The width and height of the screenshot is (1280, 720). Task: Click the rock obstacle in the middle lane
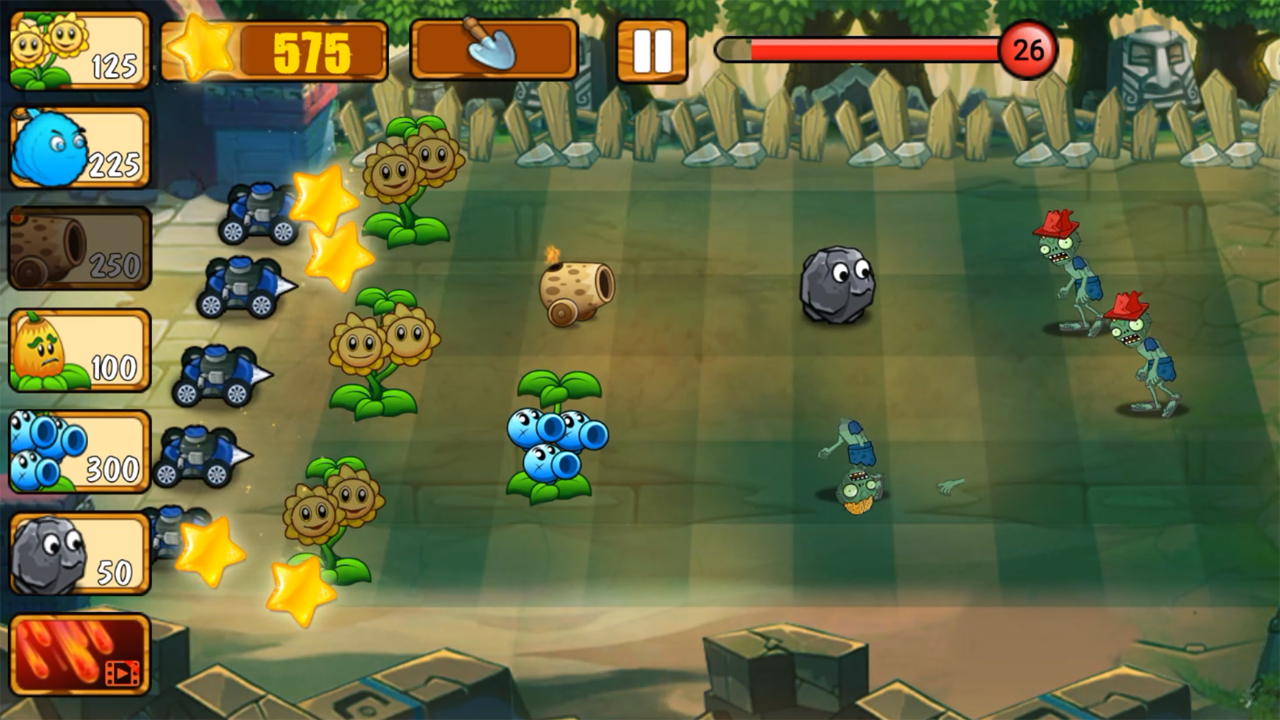(x=838, y=285)
